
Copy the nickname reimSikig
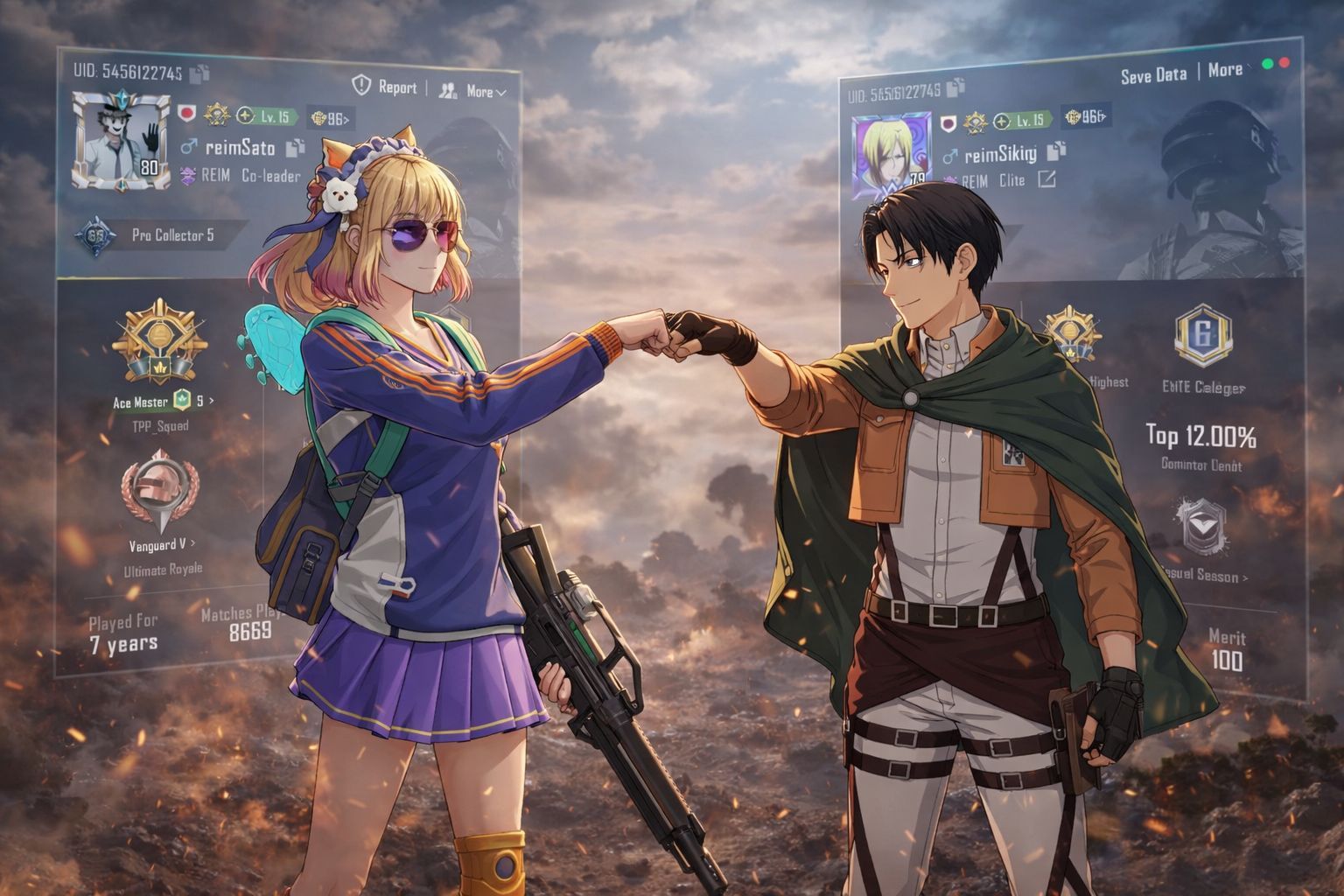click(1056, 150)
